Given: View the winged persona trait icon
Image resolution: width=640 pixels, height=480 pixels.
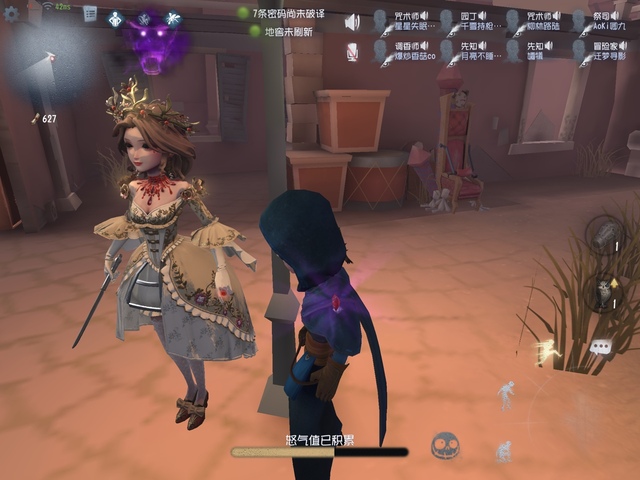Looking at the screenshot, I should (172, 19).
